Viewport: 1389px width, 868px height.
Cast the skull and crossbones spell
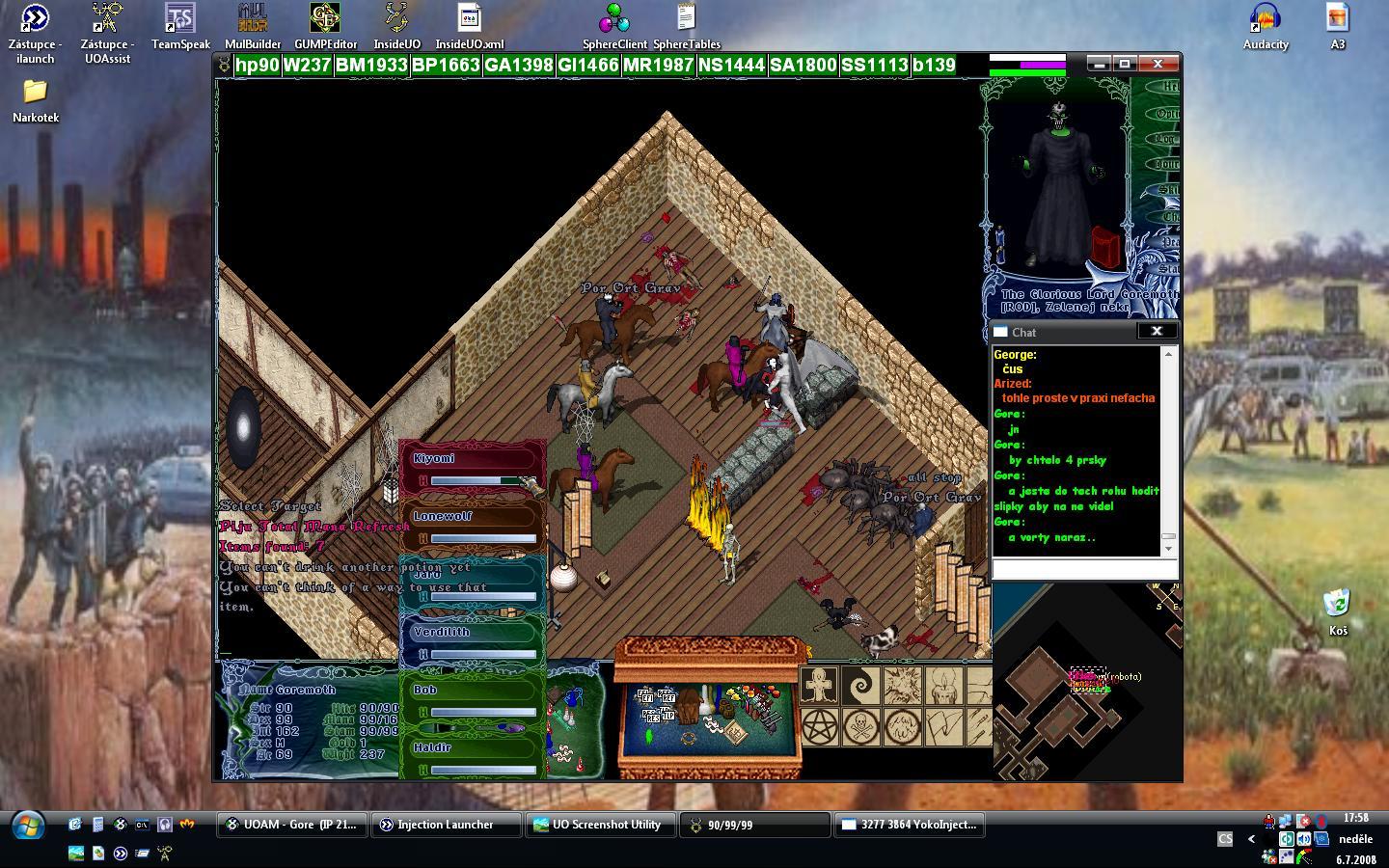pos(861,726)
